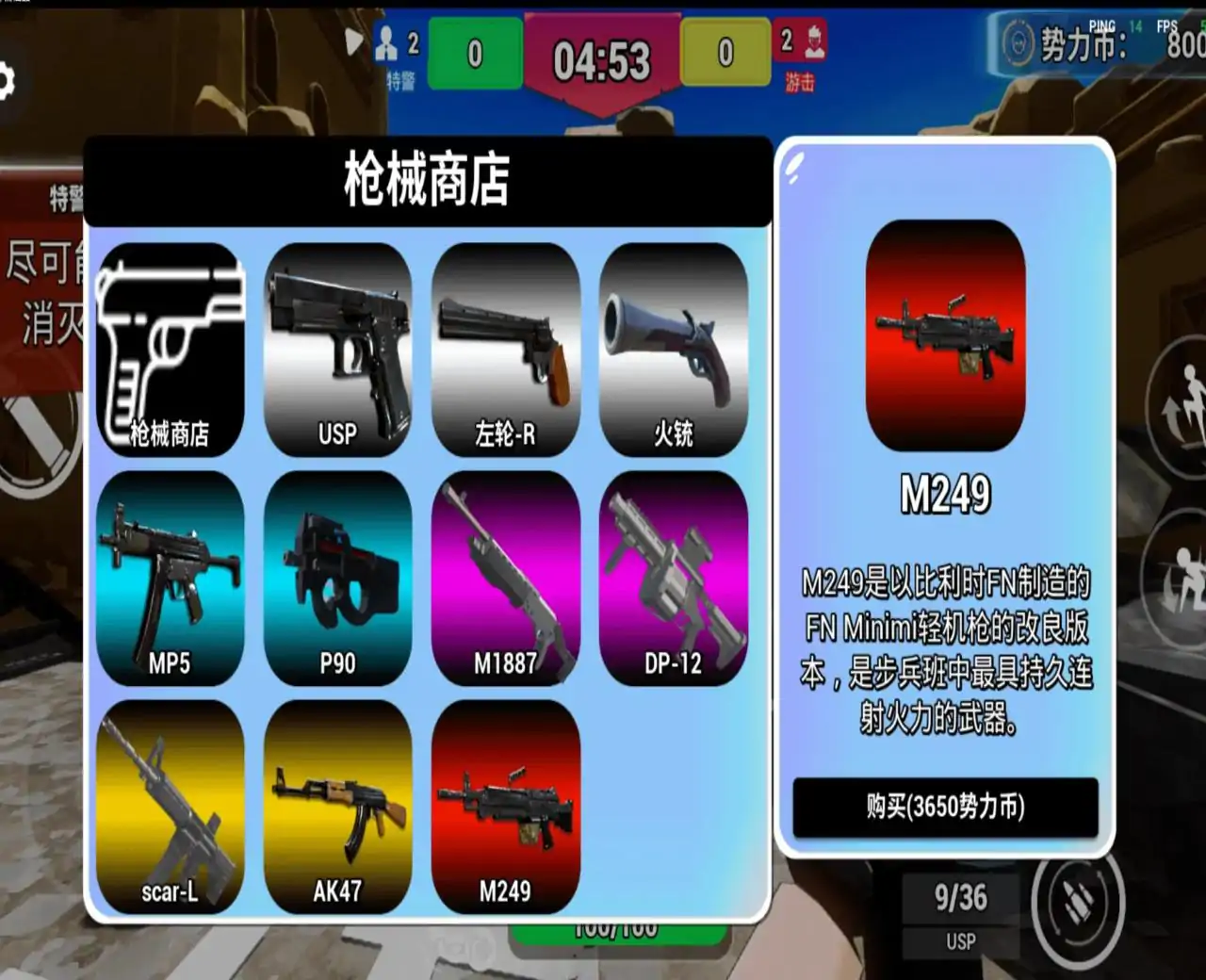The width and height of the screenshot is (1206, 980).
Task: Select the USP pistol in the gun shop
Action: tap(338, 349)
